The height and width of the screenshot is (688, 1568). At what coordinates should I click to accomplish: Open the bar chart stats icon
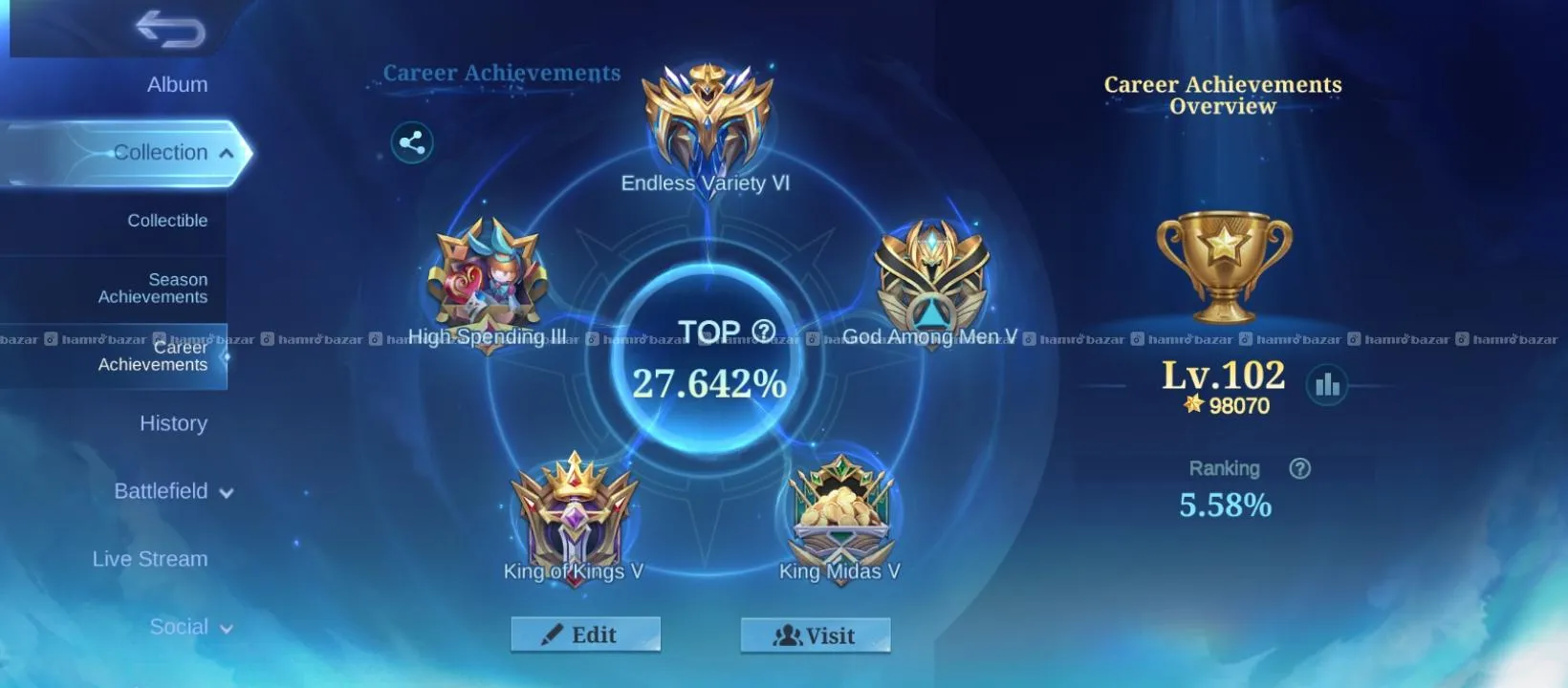[1327, 385]
